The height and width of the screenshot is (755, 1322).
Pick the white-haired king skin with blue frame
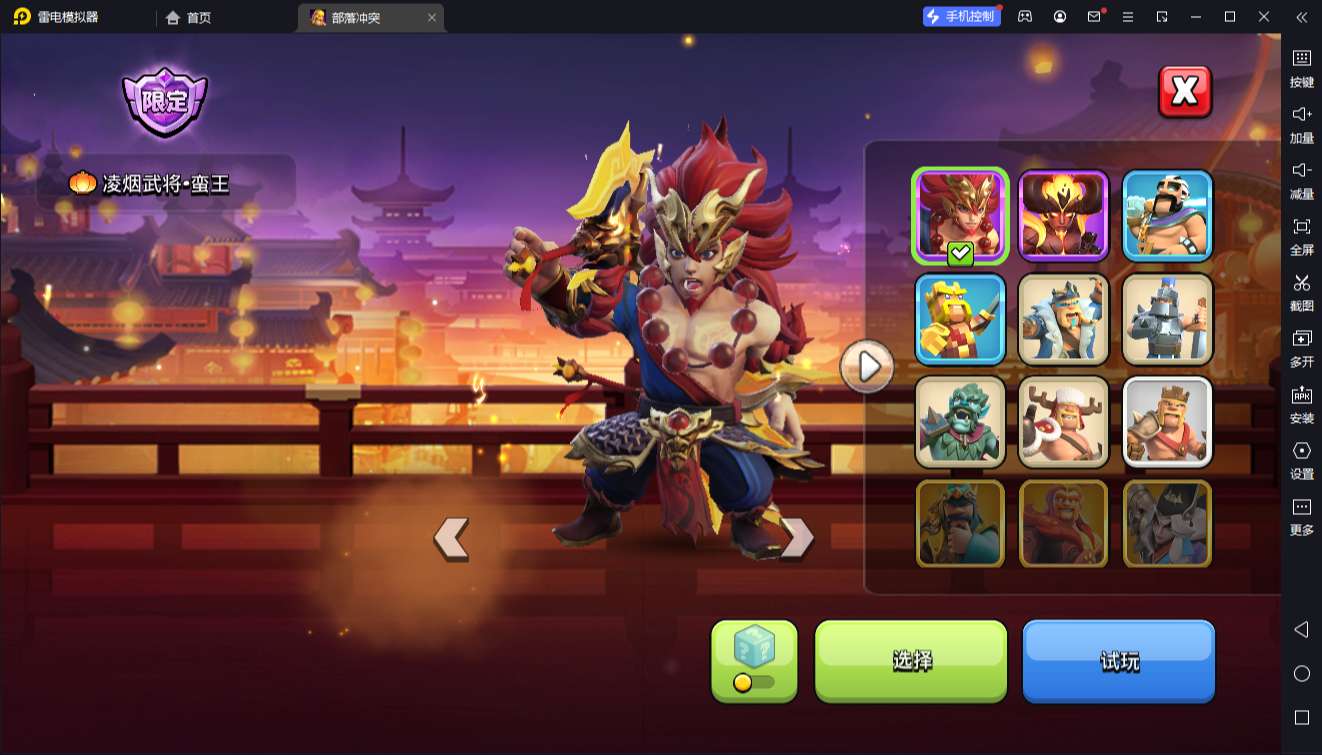tap(1167, 215)
